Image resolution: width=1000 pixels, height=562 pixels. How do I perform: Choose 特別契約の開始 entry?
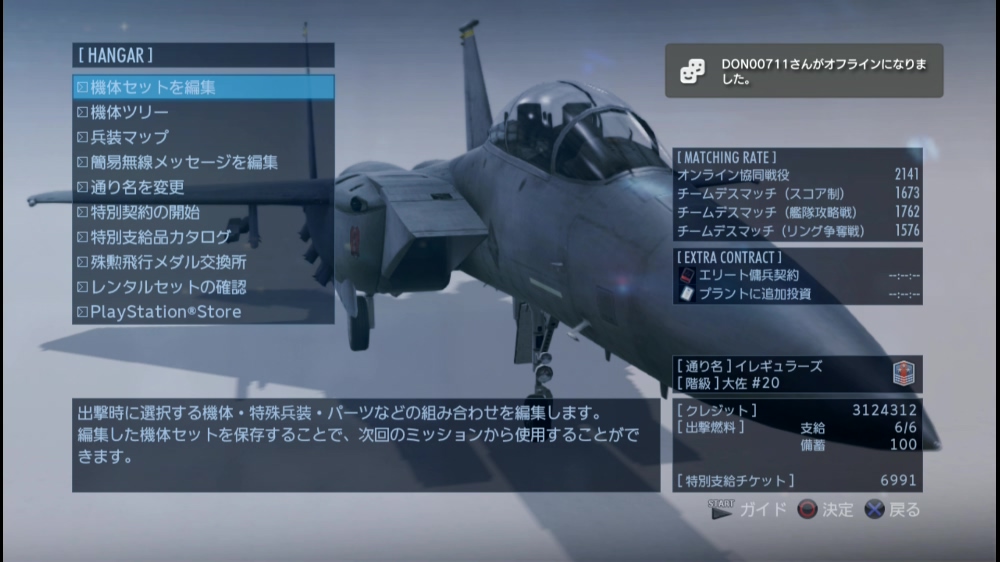tap(203, 212)
